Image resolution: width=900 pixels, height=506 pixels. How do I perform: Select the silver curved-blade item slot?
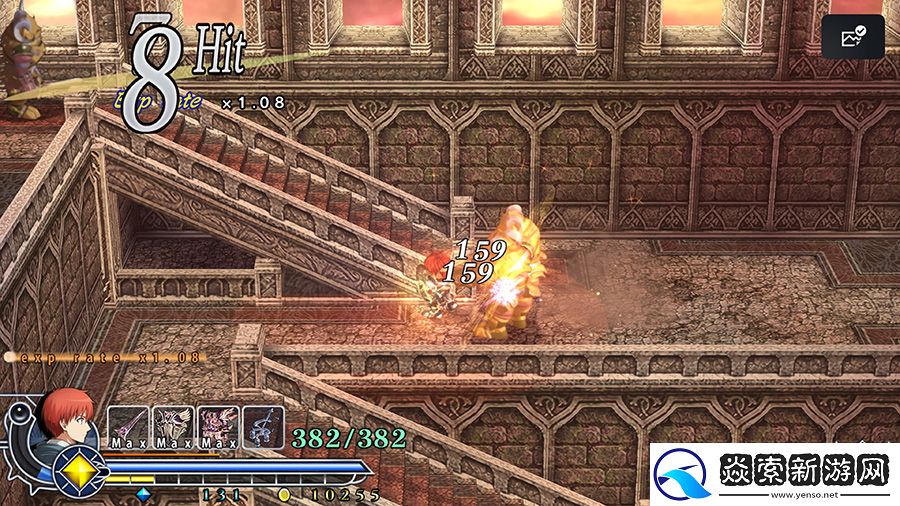click(263, 425)
